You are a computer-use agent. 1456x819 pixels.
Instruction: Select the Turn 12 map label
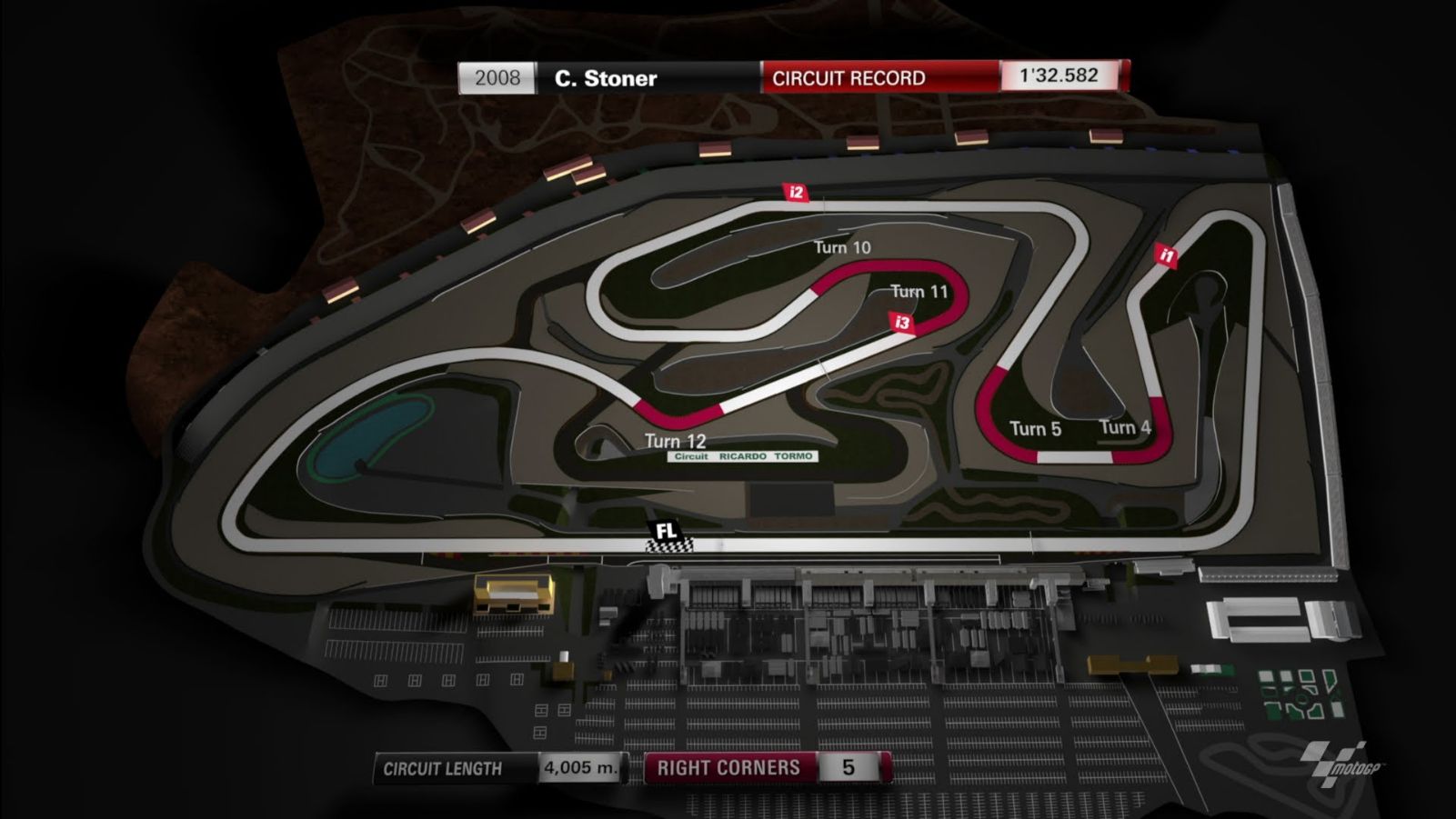pyautogui.click(x=675, y=441)
